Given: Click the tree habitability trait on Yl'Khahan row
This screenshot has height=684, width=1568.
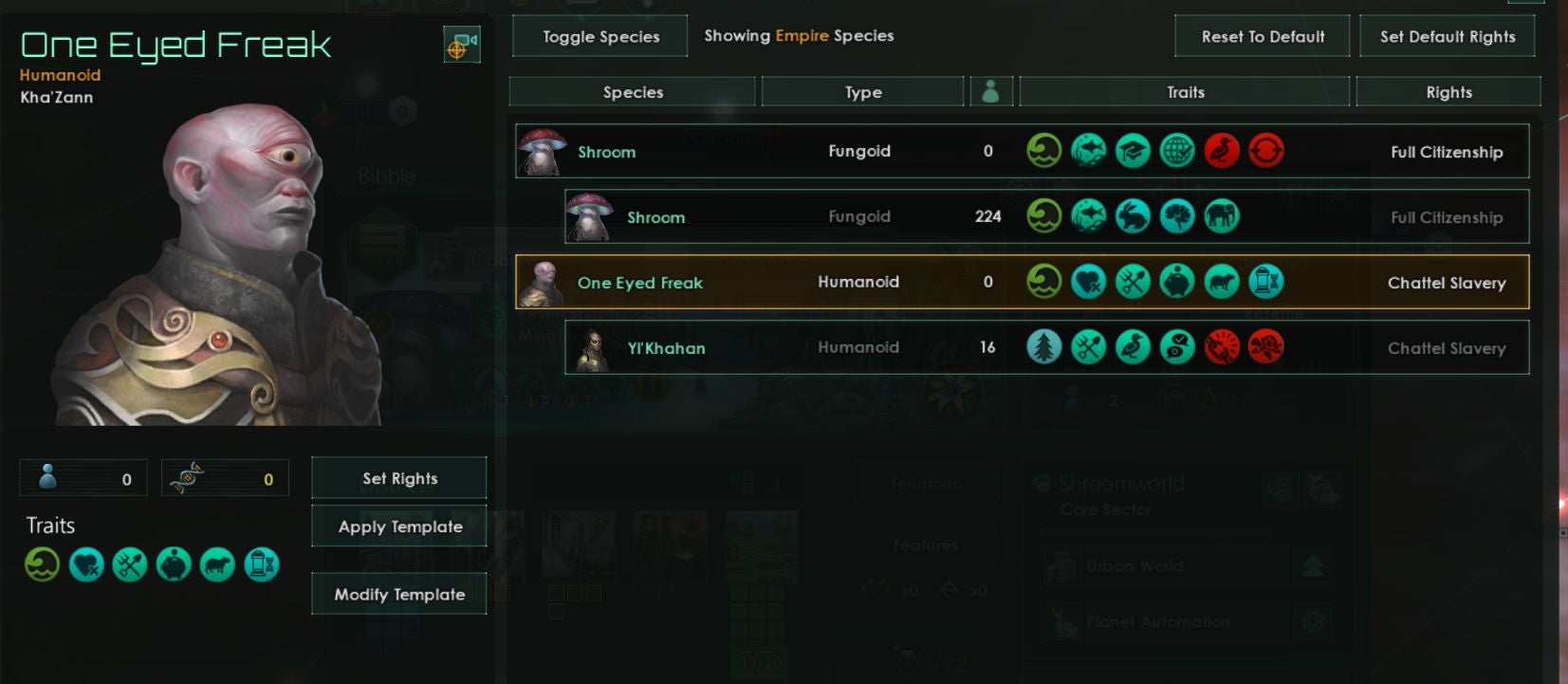Looking at the screenshot, I should click(1043, 346).
